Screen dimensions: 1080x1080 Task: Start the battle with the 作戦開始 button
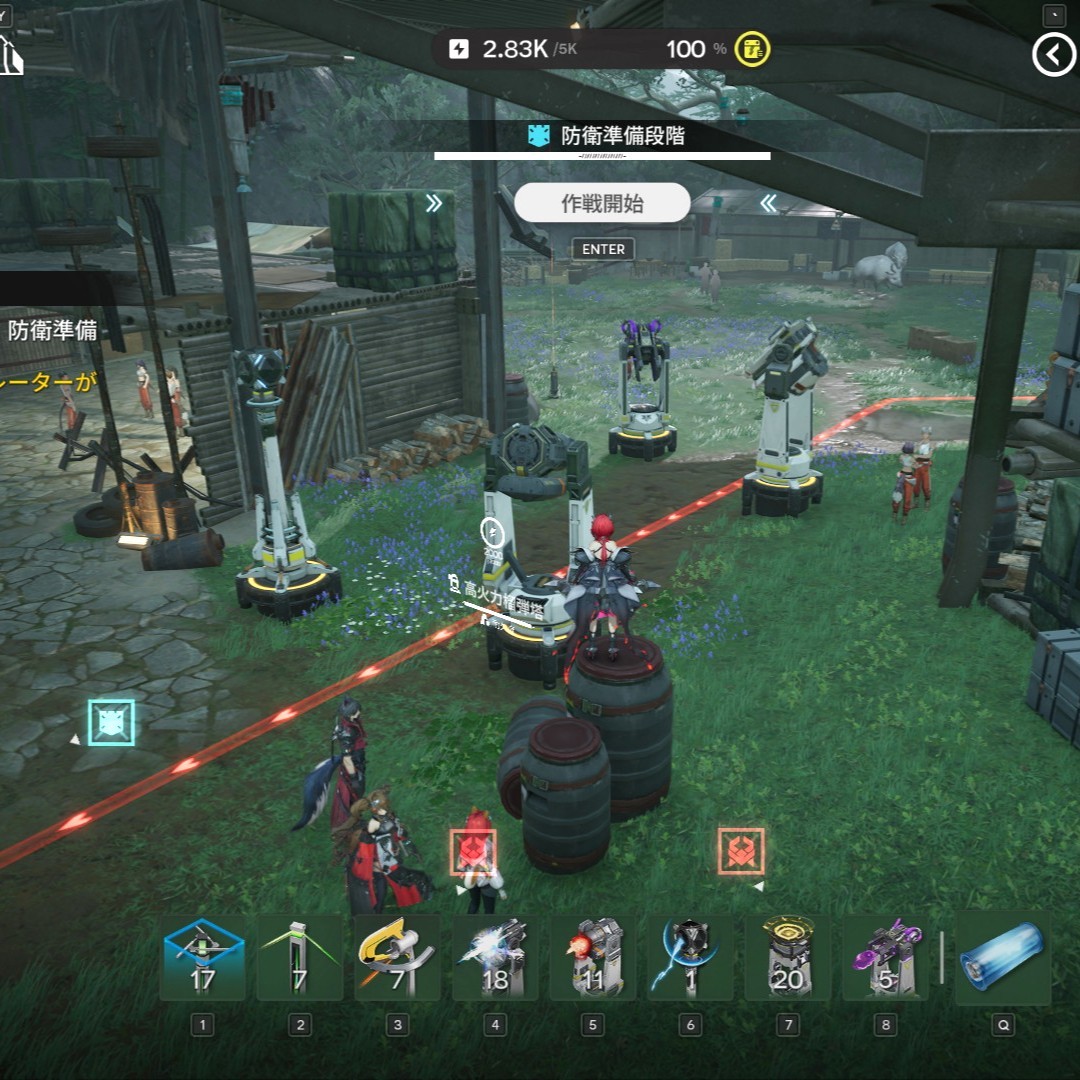click(602, 203)
